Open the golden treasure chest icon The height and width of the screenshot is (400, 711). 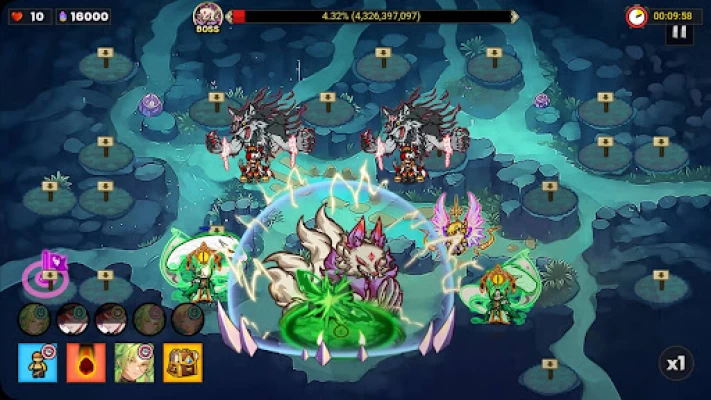(x=183, y=362)
